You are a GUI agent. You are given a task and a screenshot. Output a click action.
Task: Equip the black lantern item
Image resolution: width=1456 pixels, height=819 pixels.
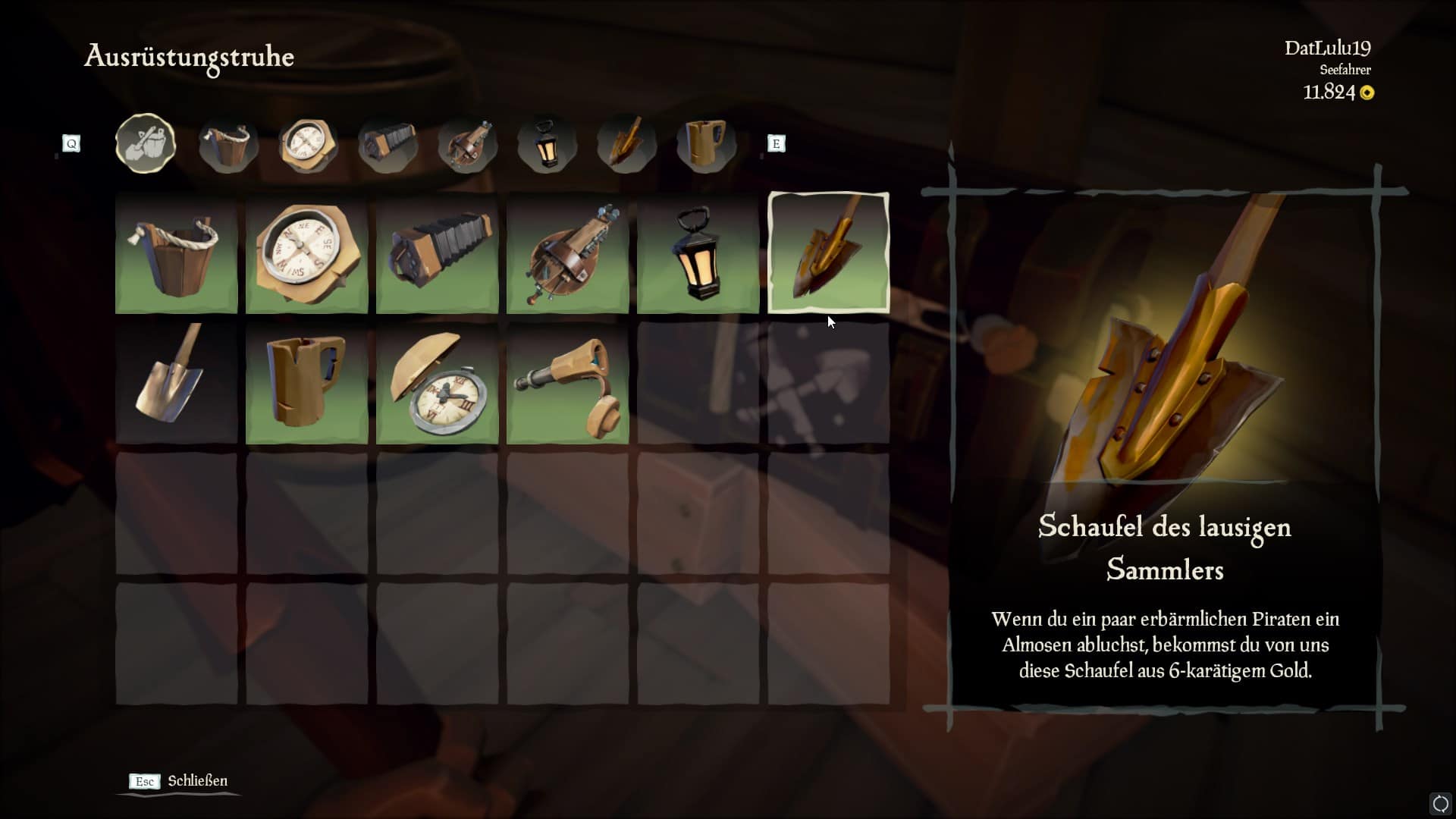click(x=698, y=253)
